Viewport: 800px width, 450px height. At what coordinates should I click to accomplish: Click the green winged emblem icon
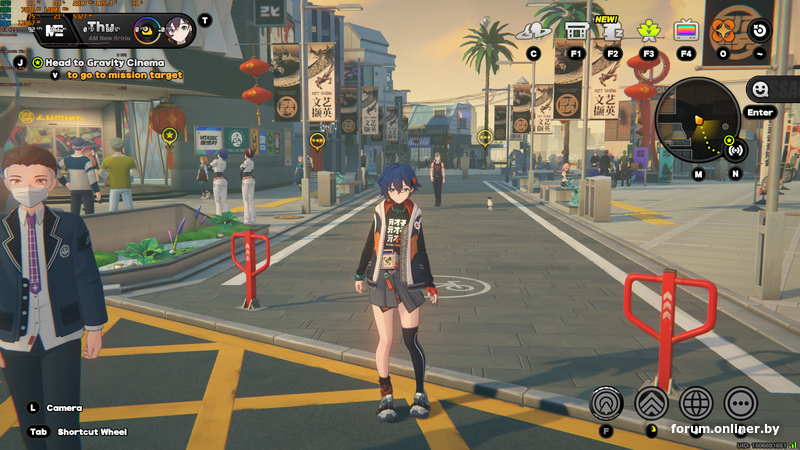[x=648, y=30]
